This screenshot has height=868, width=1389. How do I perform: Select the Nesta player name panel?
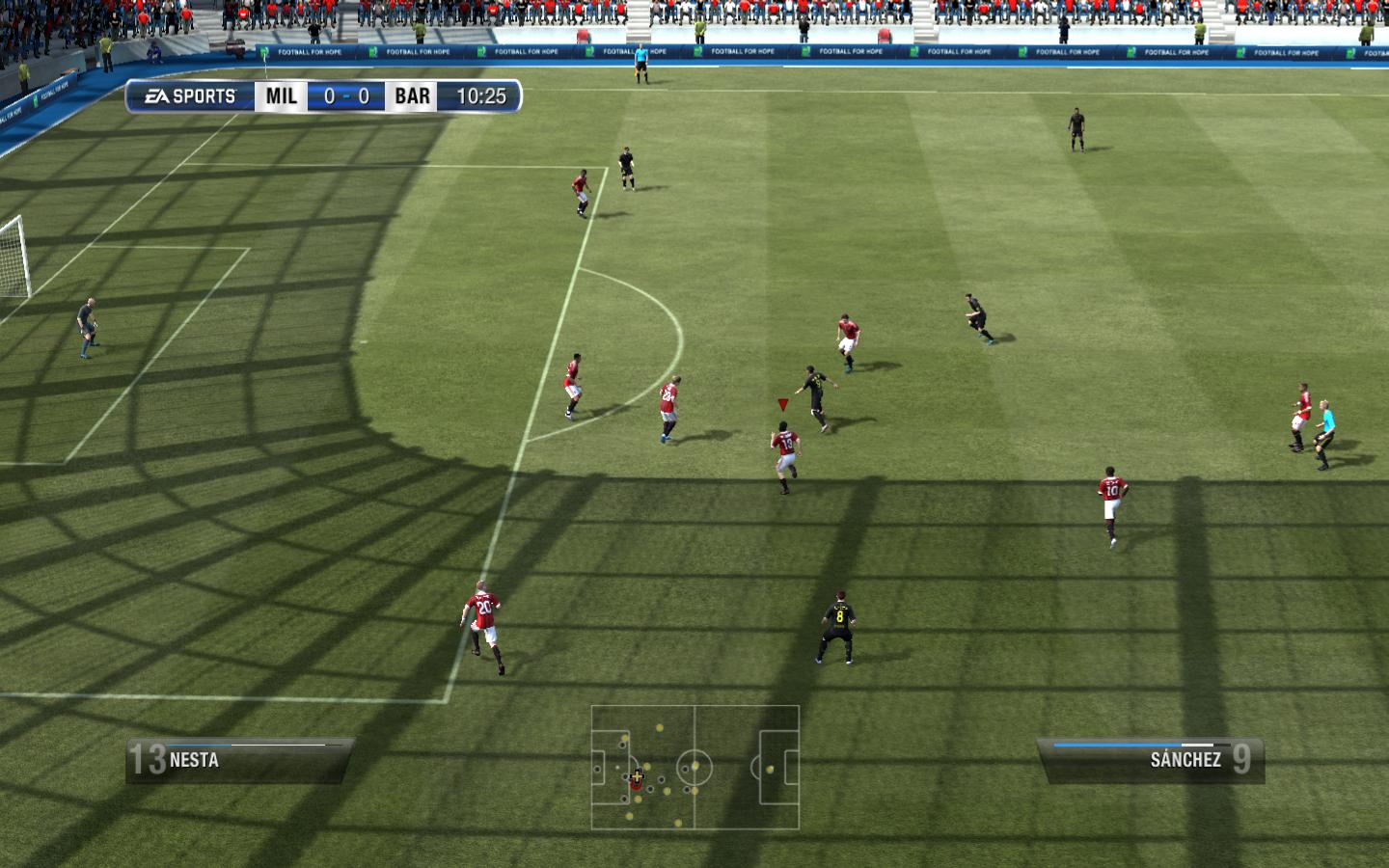pyautogui.click(x=239, y=760)
